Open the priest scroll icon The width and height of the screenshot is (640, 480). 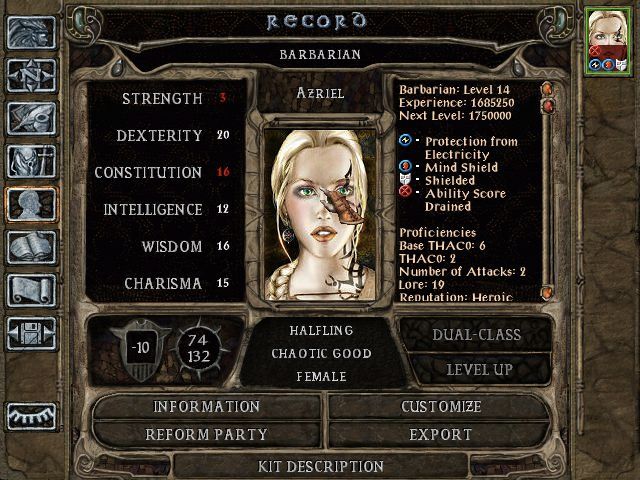31,290
